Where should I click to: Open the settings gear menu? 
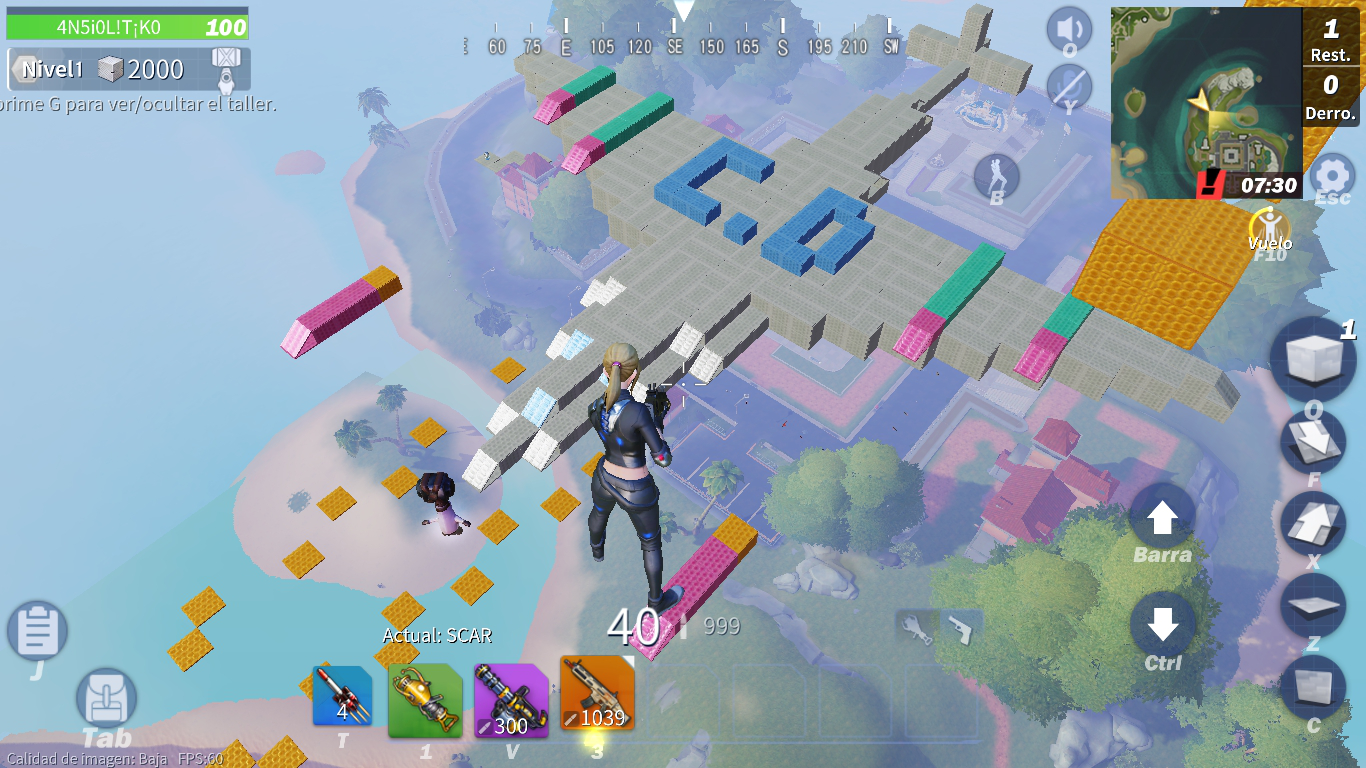click(x=1331, y=175)
